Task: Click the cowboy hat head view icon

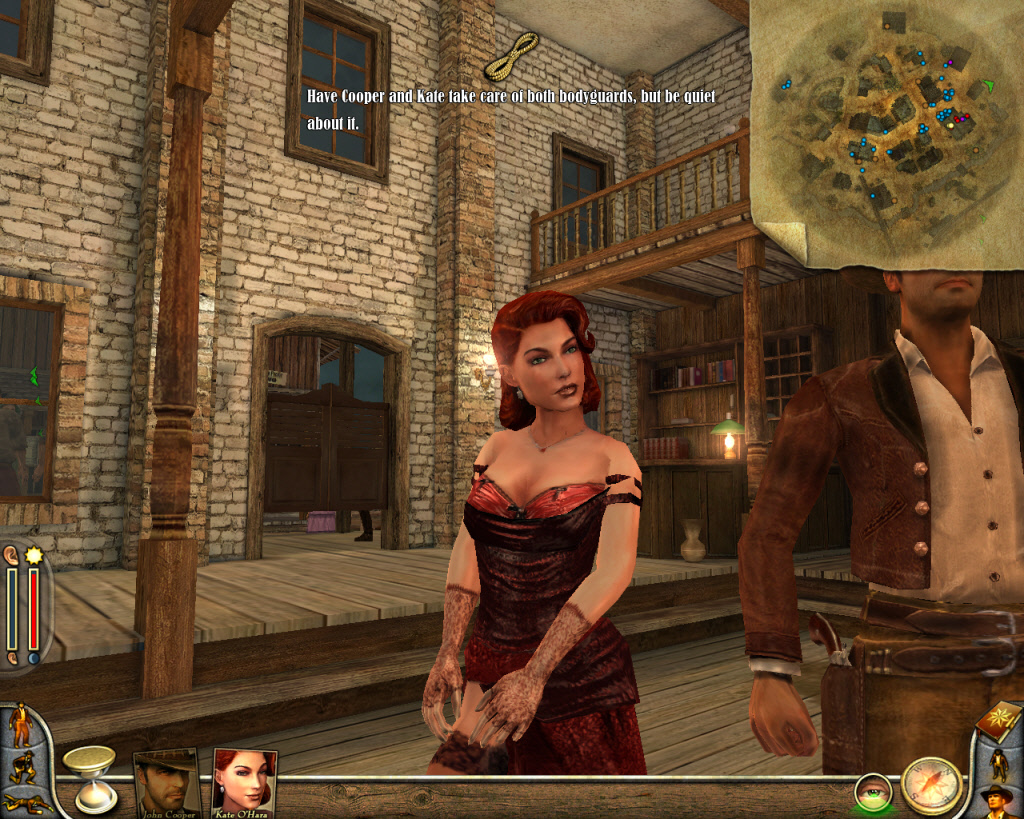Action: click(998, 801)
